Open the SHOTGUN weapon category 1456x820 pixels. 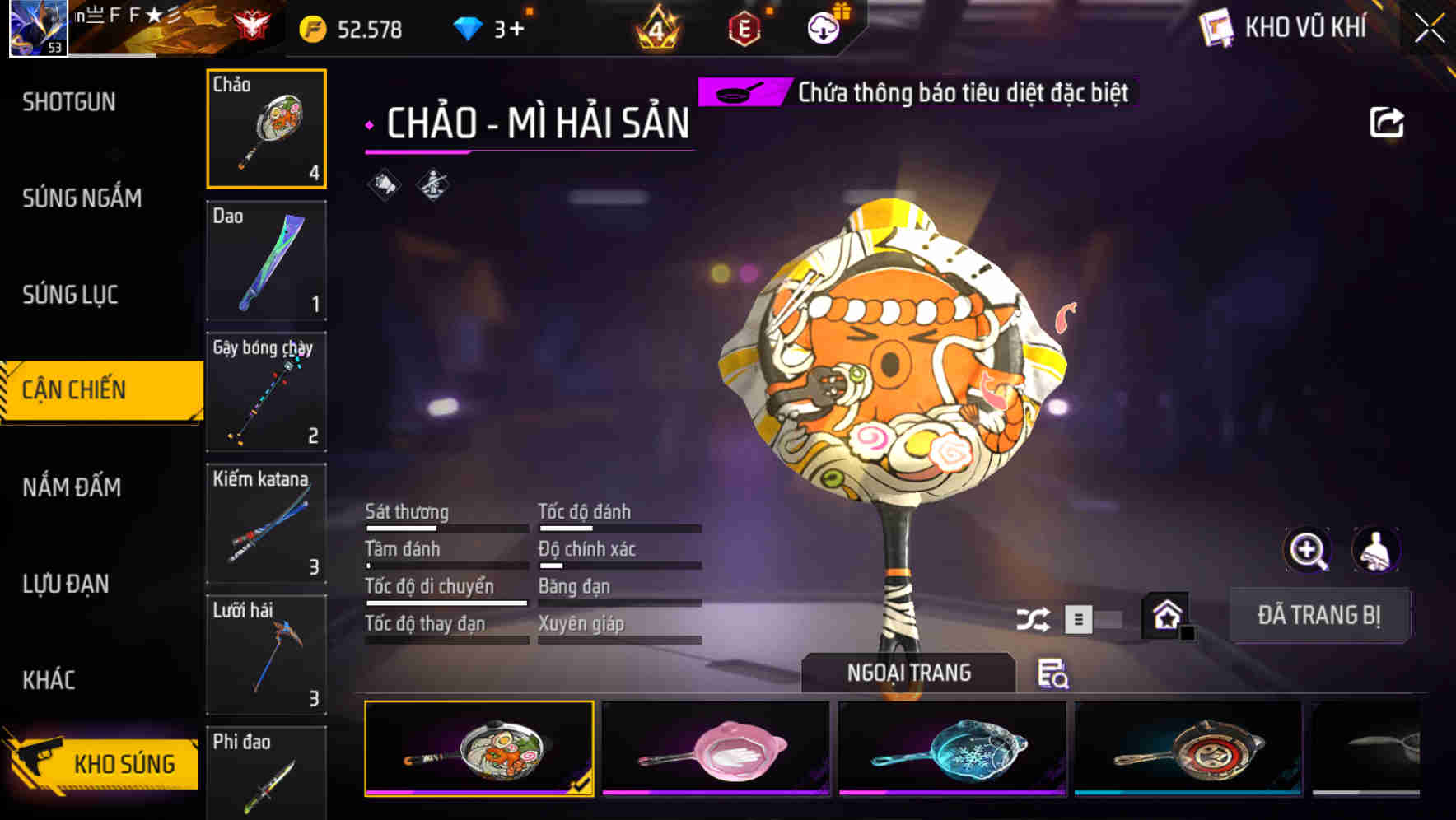pos(70,101)
